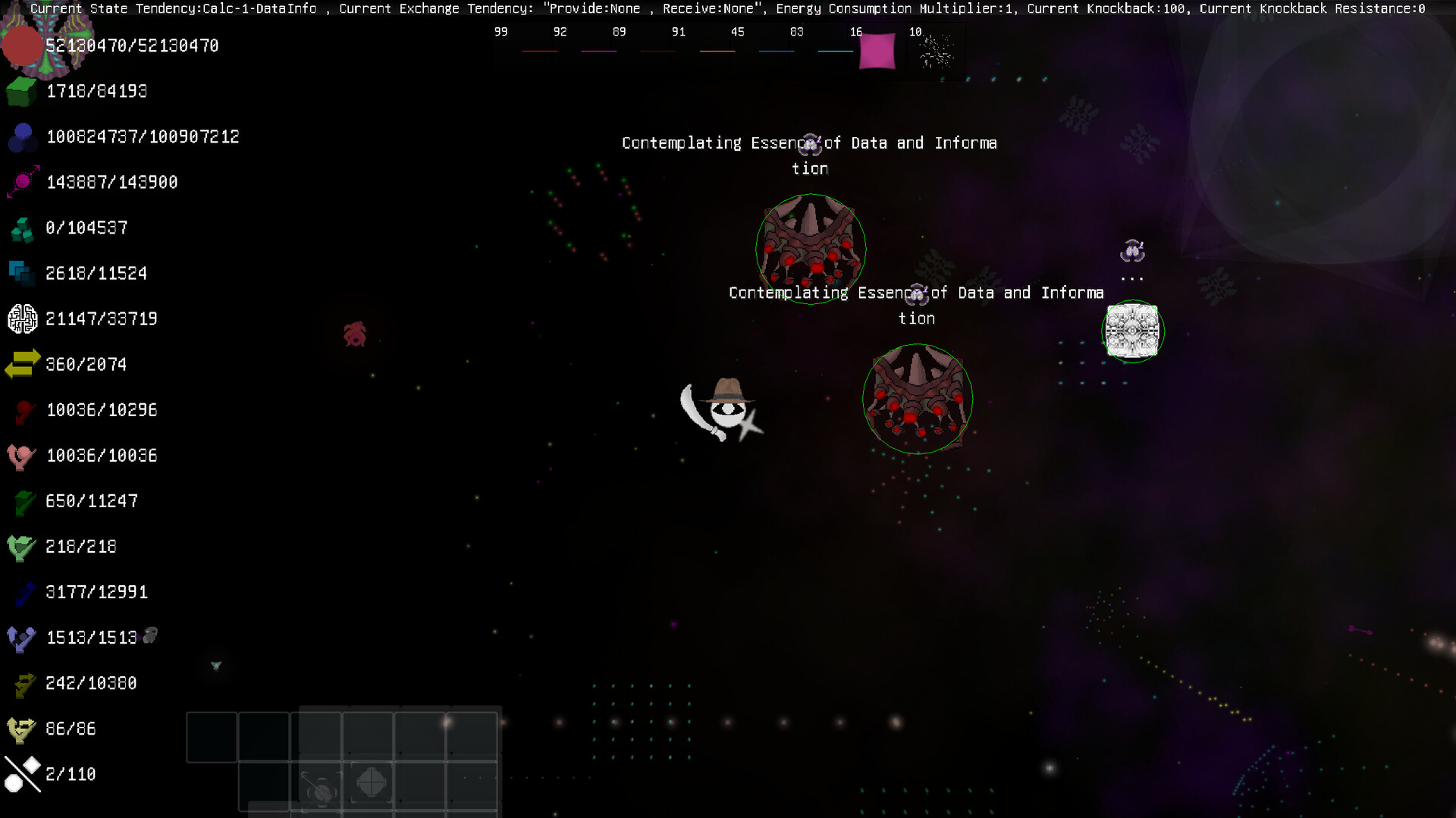Select the green cube resource icon
Image resolution: width=1456 pixels, height=818 pixels.
tap(20, 92)
